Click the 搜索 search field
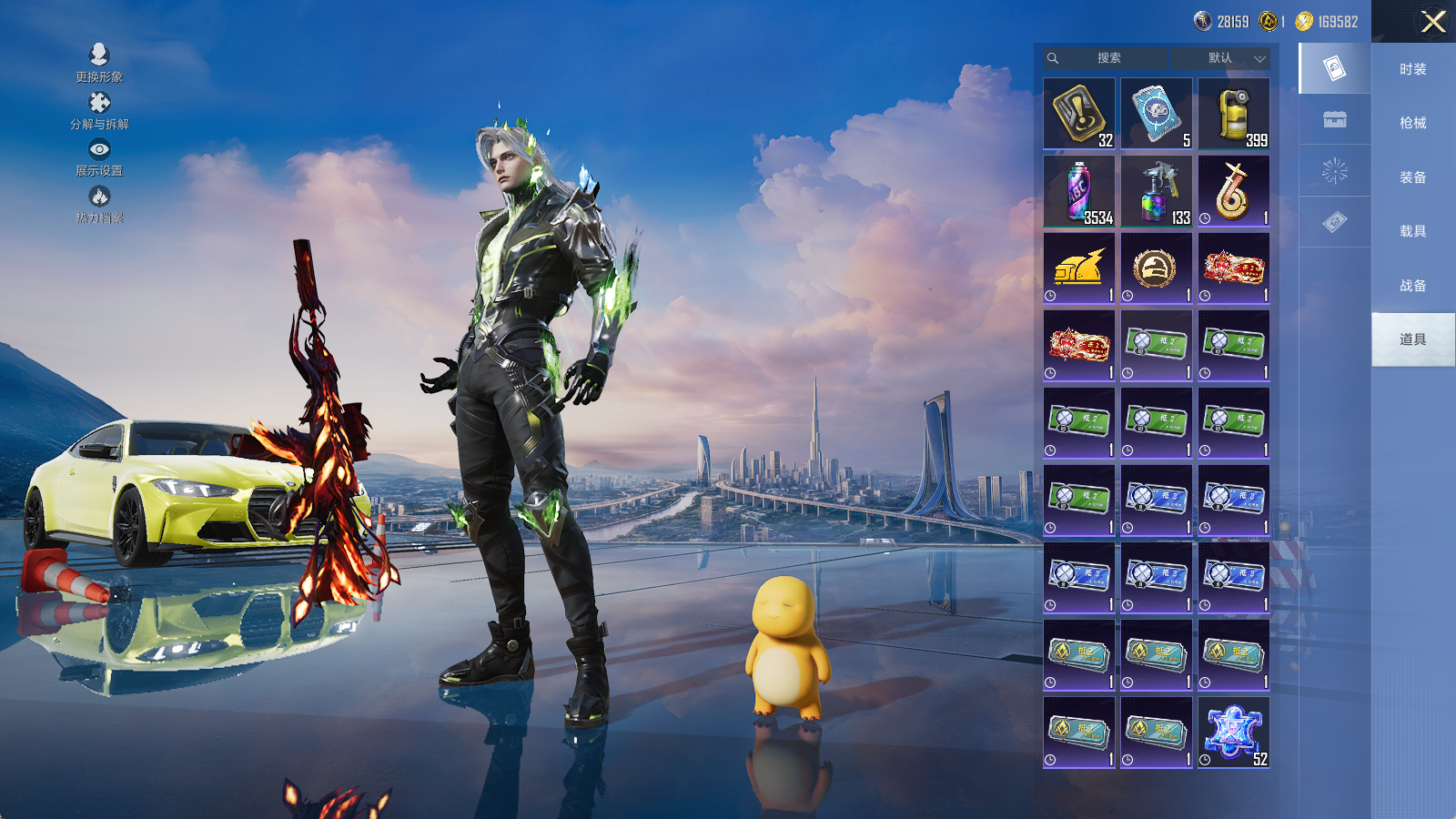The height and width of the screenshot is (819, 1456). coord(1108,58)
